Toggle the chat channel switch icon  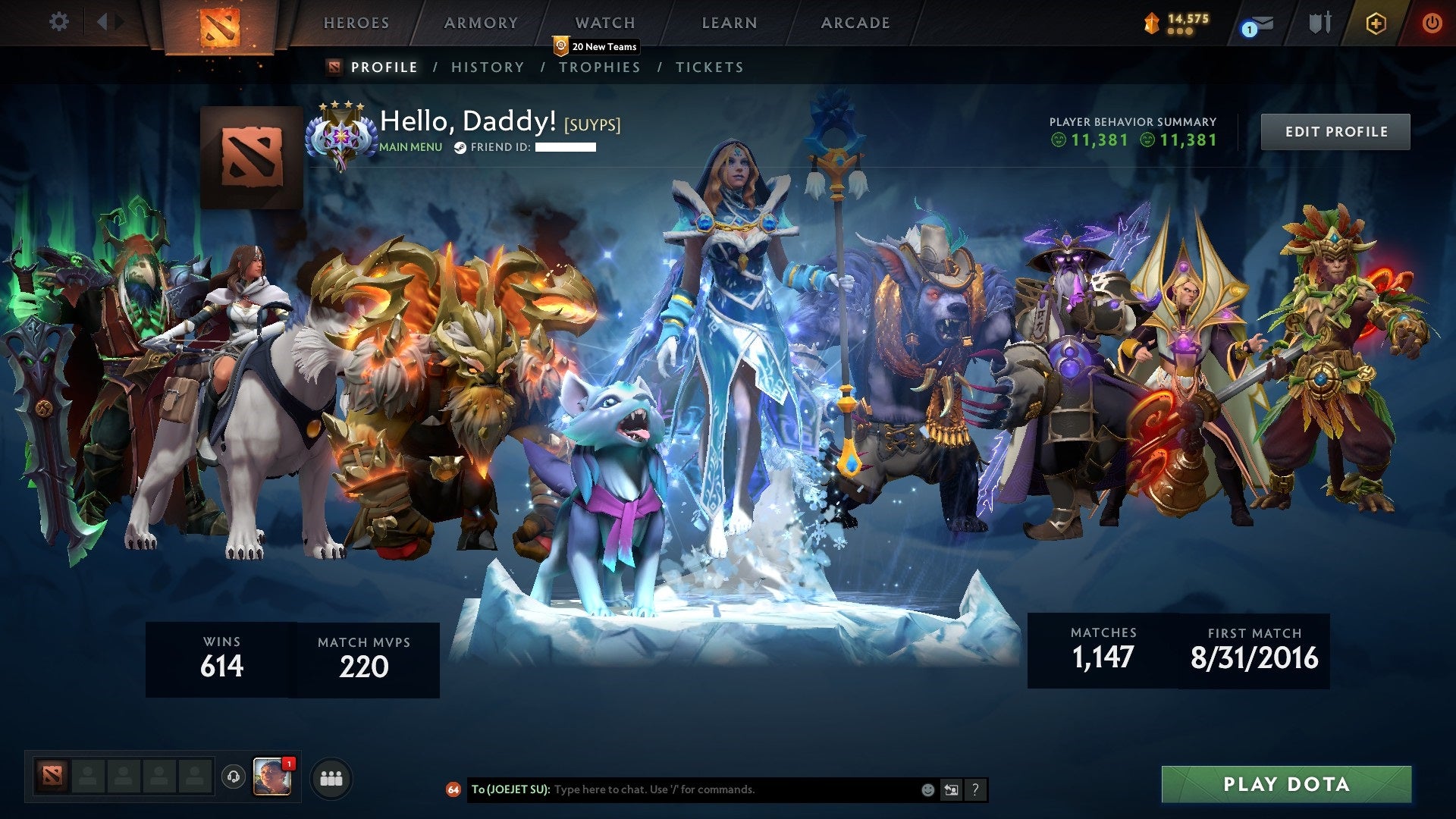[x=950, y=789]
